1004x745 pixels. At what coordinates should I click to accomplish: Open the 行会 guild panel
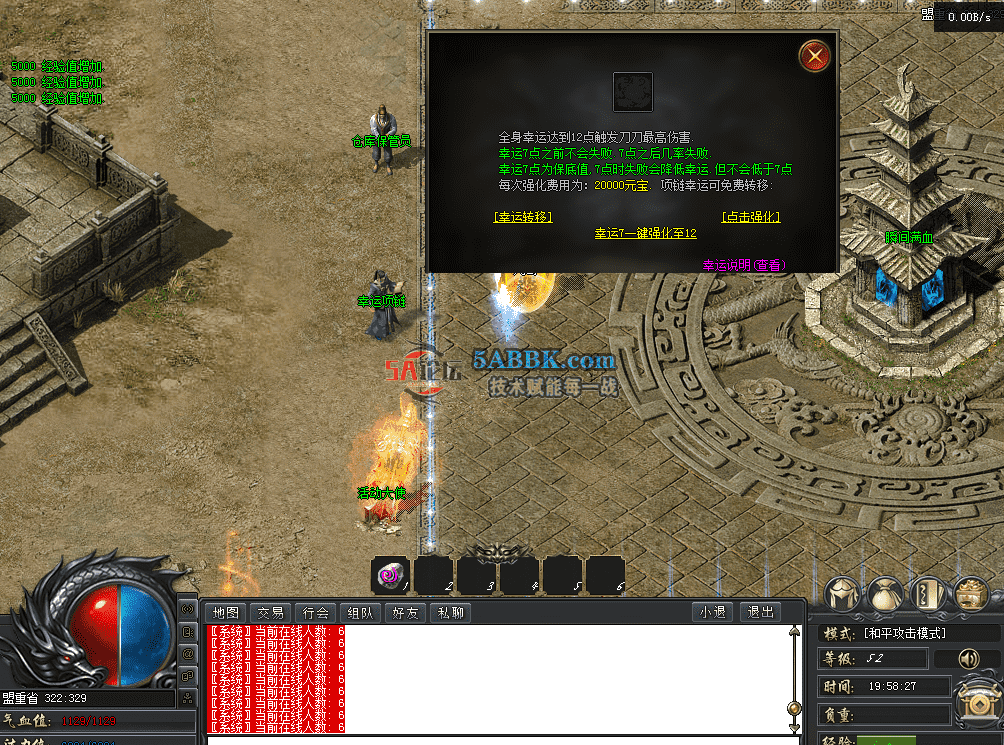pos(315,612)
